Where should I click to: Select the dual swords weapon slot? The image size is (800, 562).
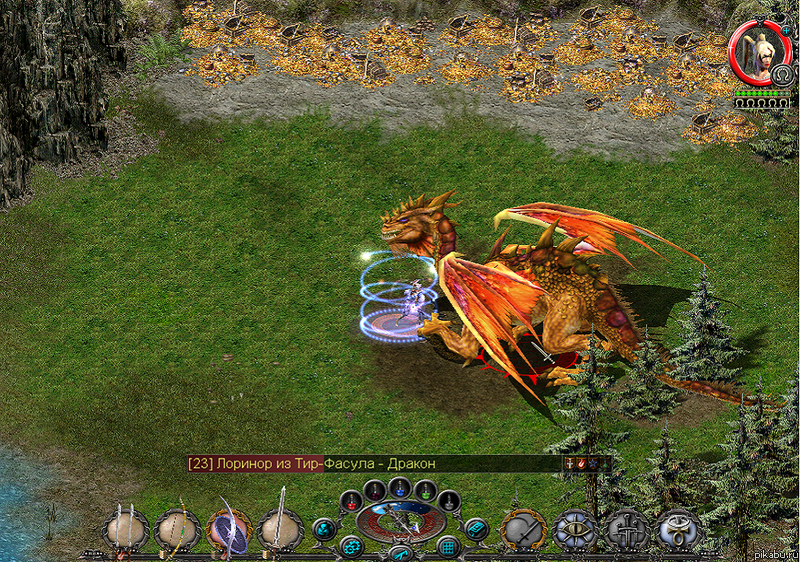(x=126, y=530)
